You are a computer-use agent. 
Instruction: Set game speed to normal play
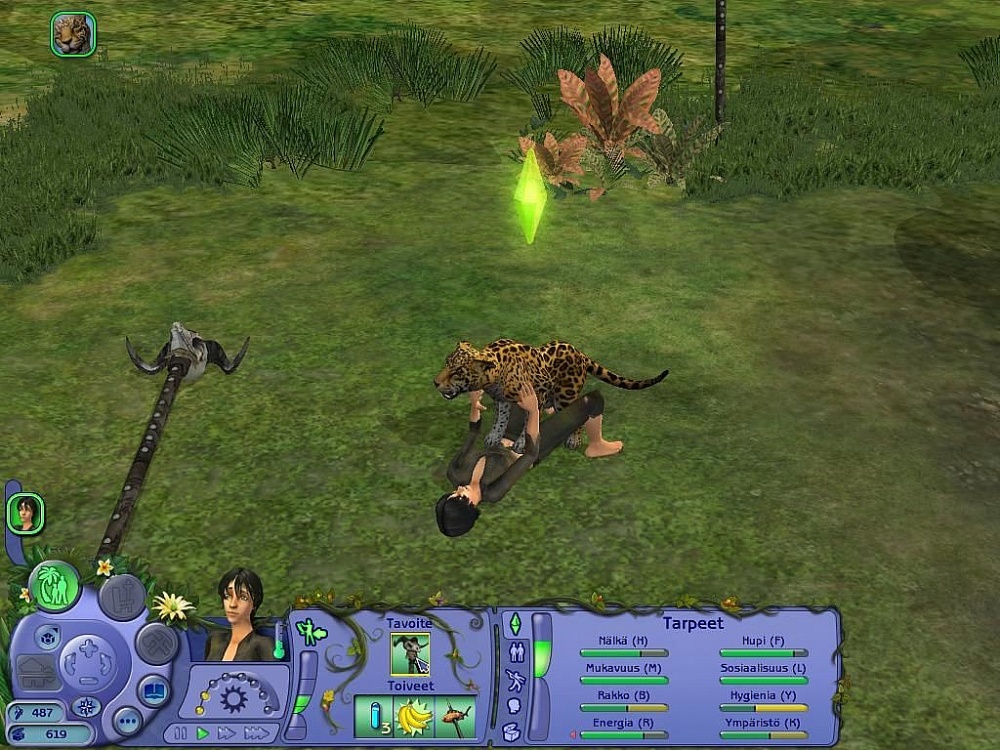tap(203, 733)
